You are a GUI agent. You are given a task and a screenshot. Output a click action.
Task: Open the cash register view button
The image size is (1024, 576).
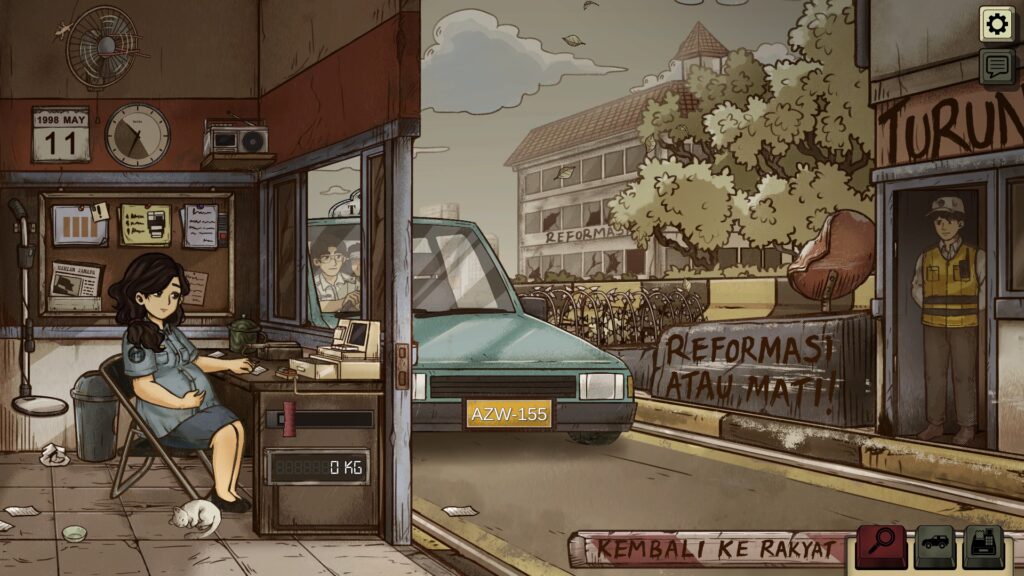(986, 547)
